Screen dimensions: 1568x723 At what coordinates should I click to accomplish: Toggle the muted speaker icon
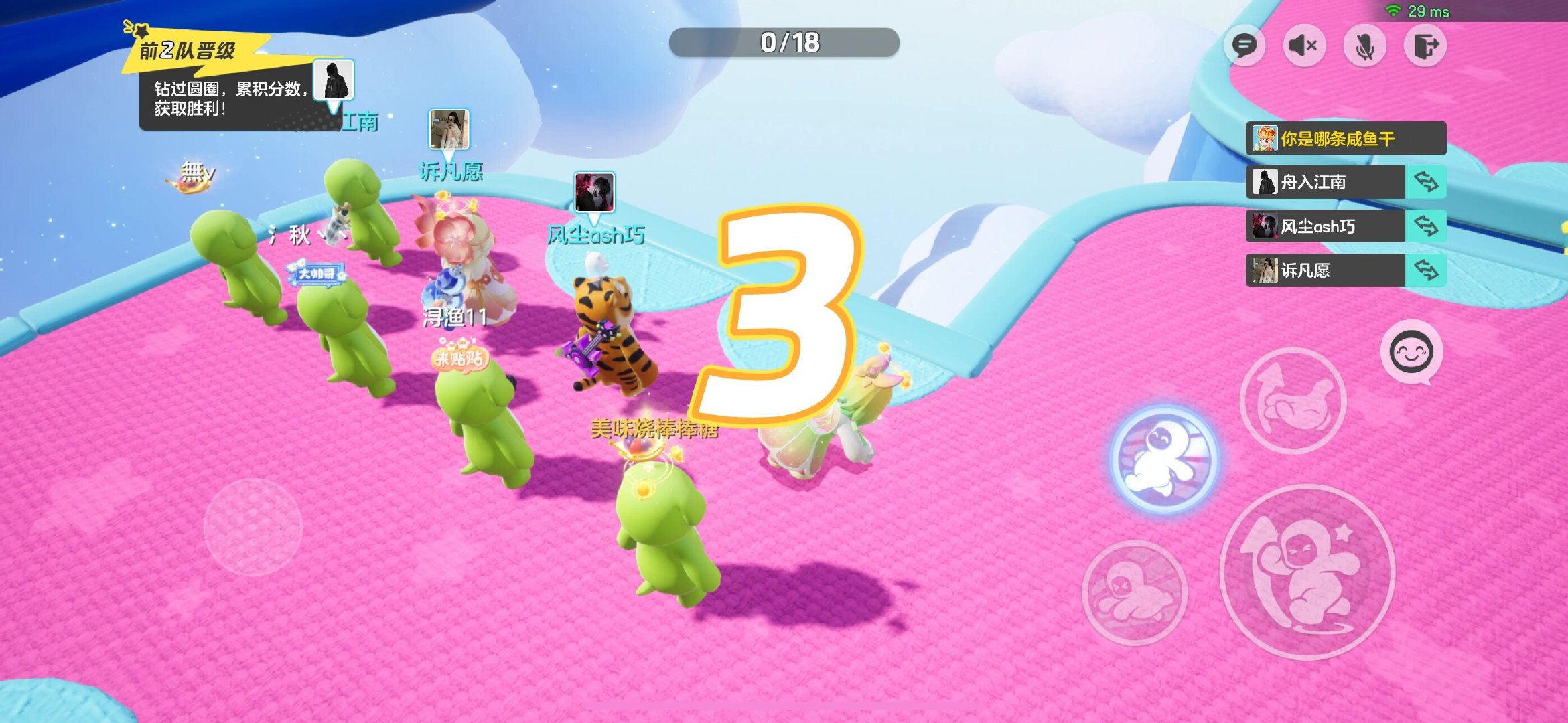[x=1303, y=46]
